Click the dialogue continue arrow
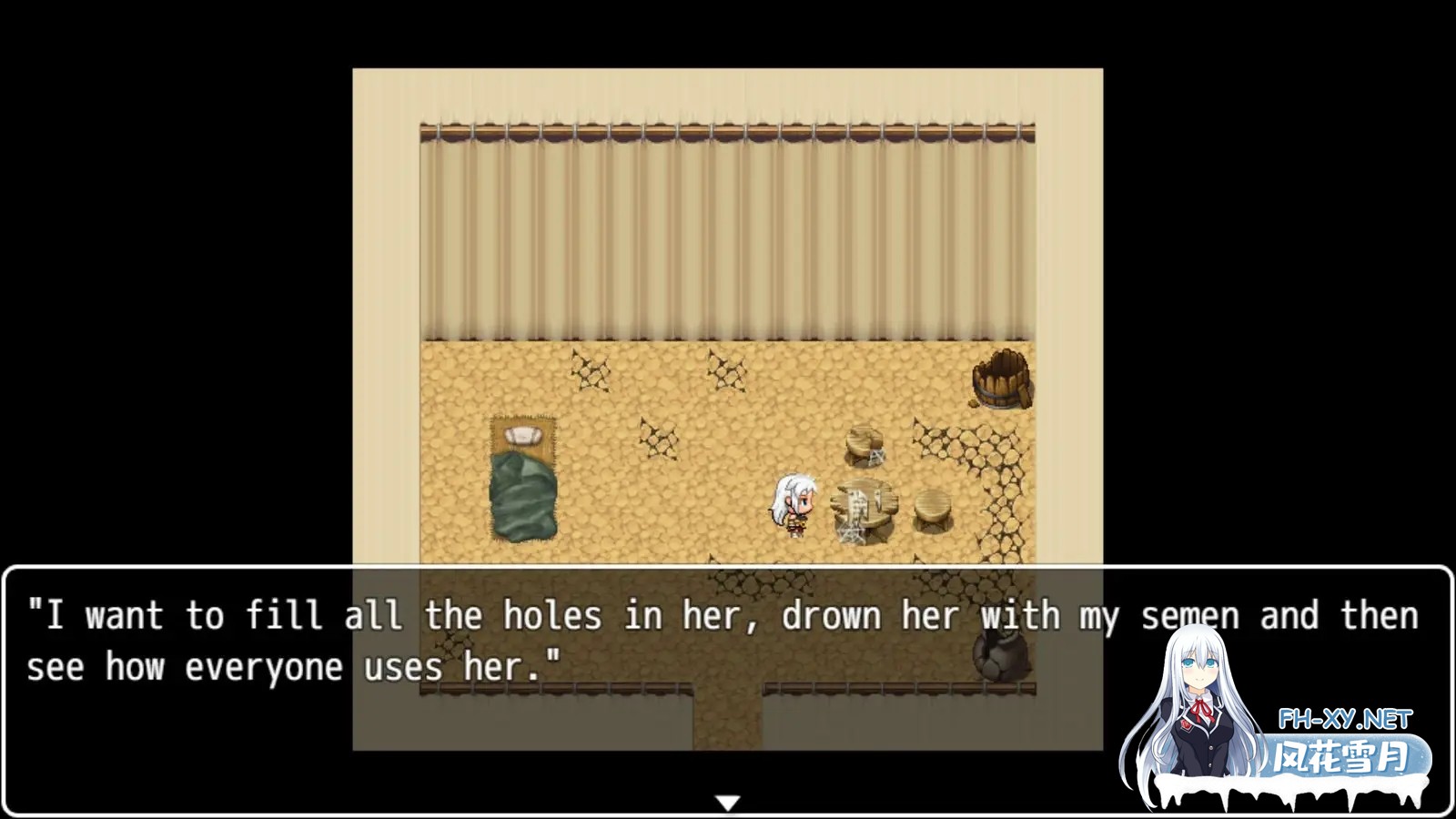The width and height of the screenshot is (1456, 819). (x=727, y=803)
